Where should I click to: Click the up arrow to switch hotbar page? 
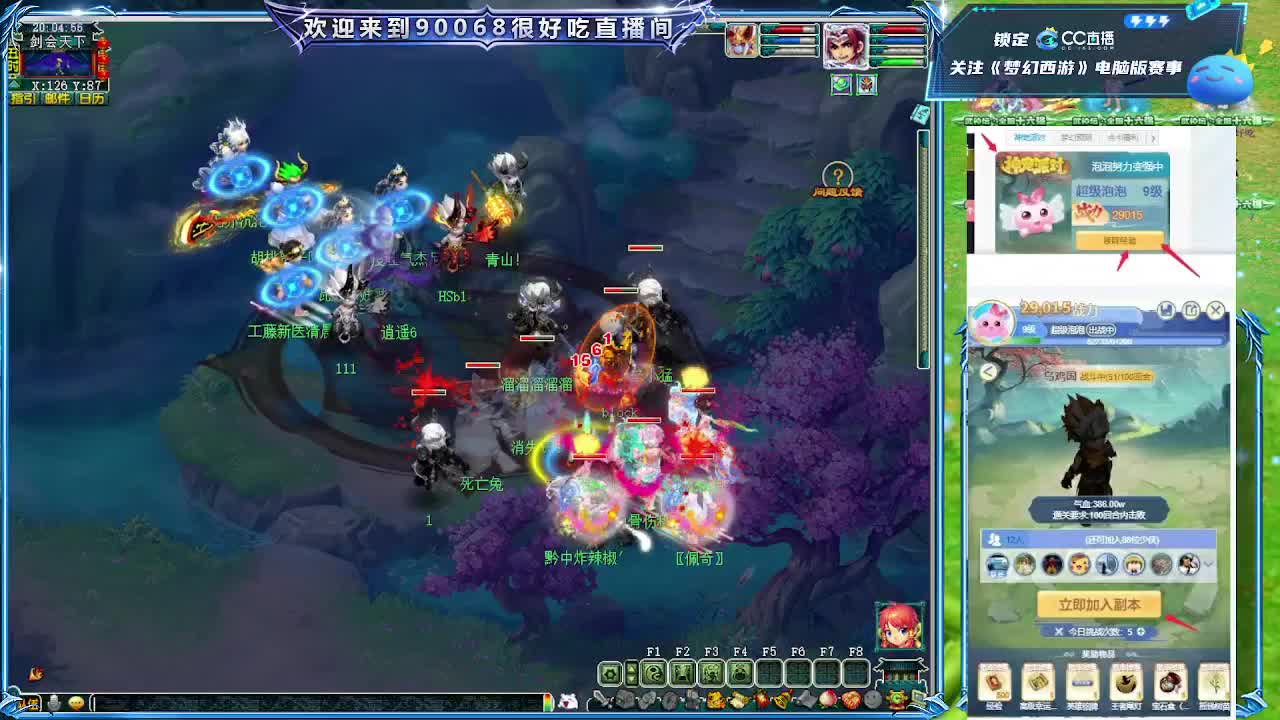631,668
